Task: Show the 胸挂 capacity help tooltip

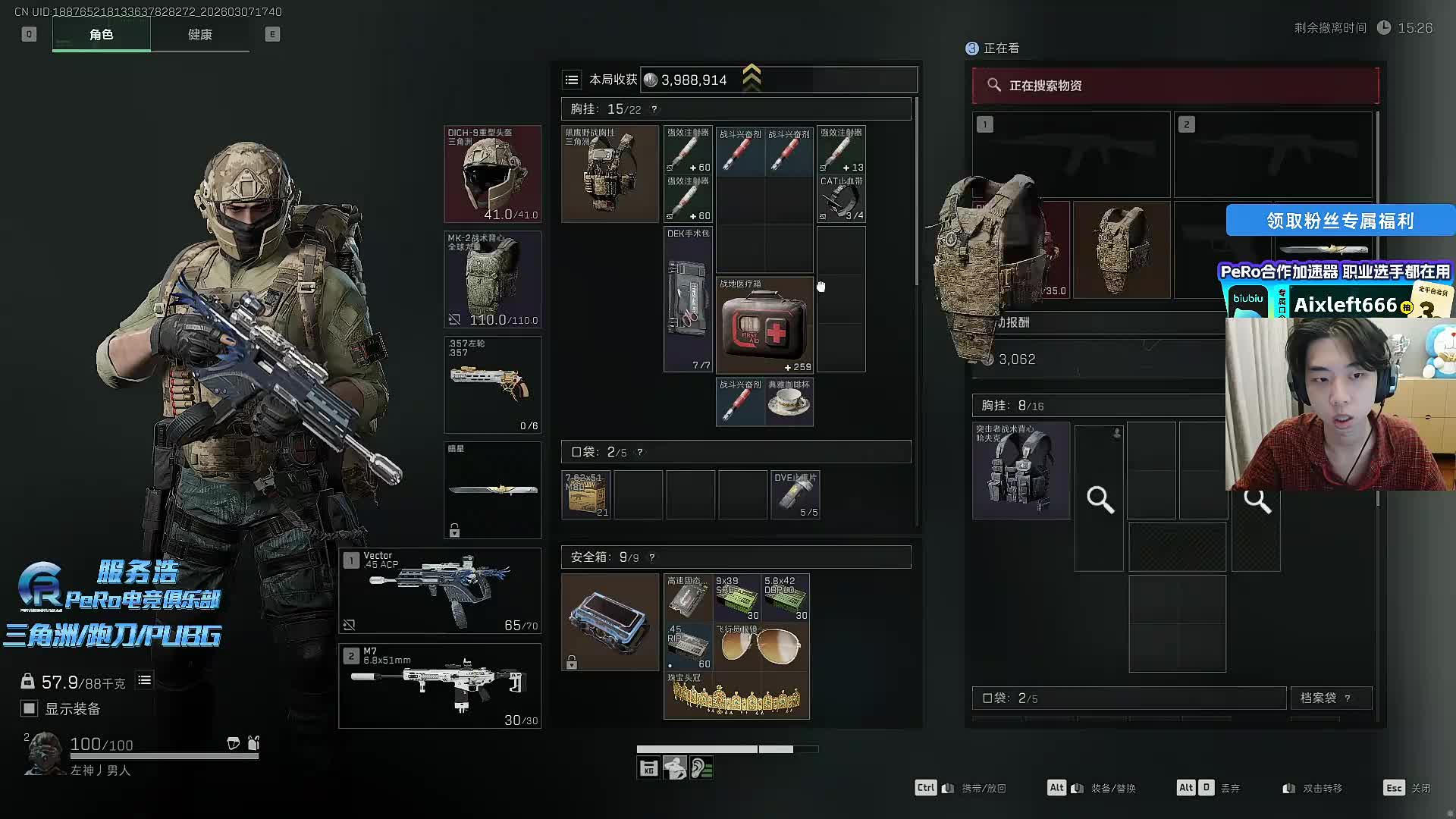Action: coord(654,109)
